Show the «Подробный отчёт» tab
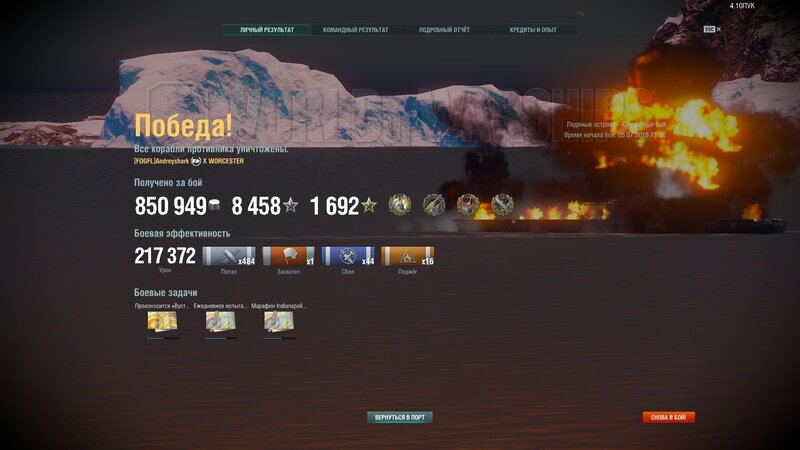Image resolution: width=800 pixels, height=450 pixels. tap(445, 30)
